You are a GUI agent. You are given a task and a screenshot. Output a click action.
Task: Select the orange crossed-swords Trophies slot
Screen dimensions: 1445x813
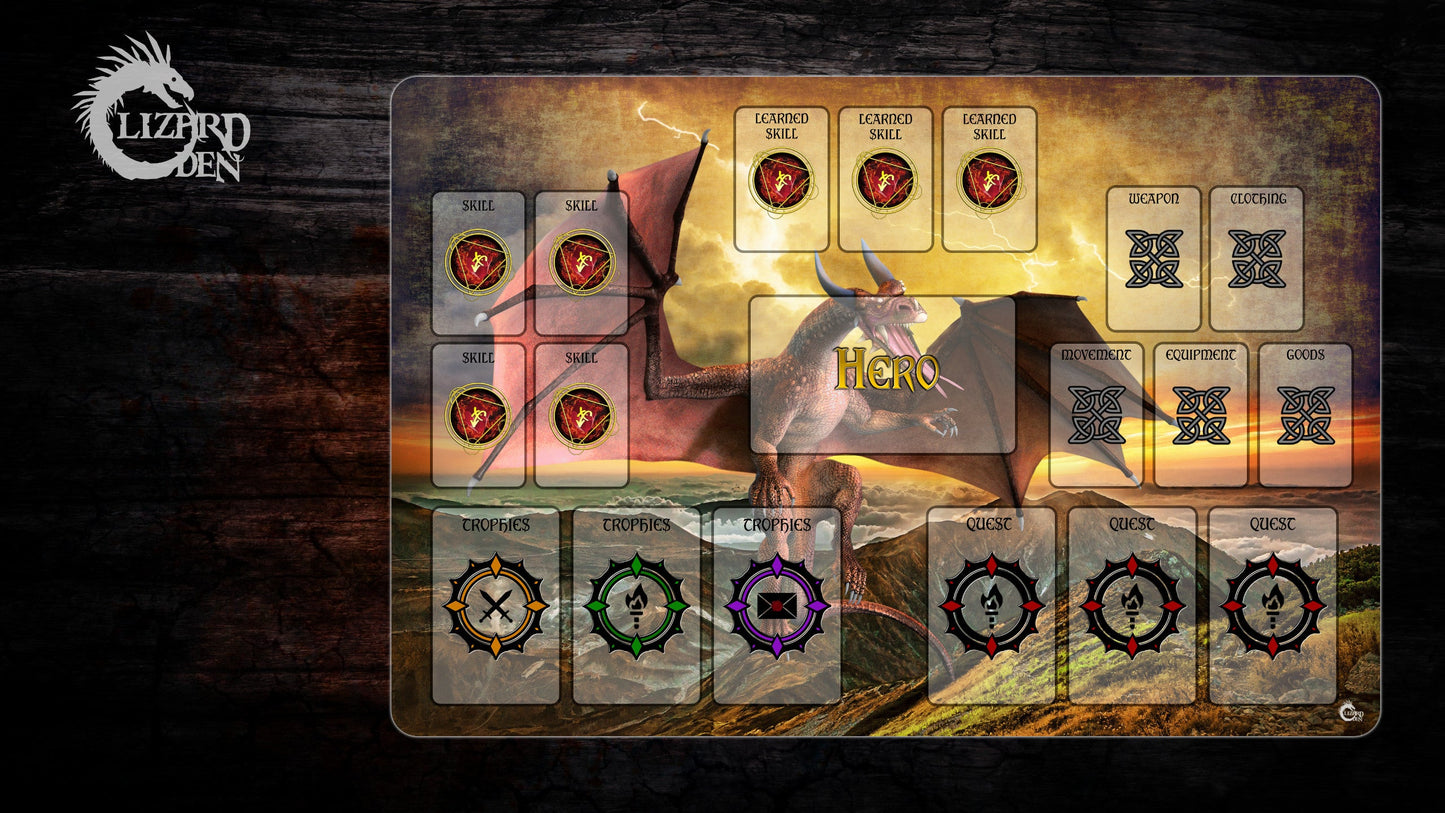point(496,606)
